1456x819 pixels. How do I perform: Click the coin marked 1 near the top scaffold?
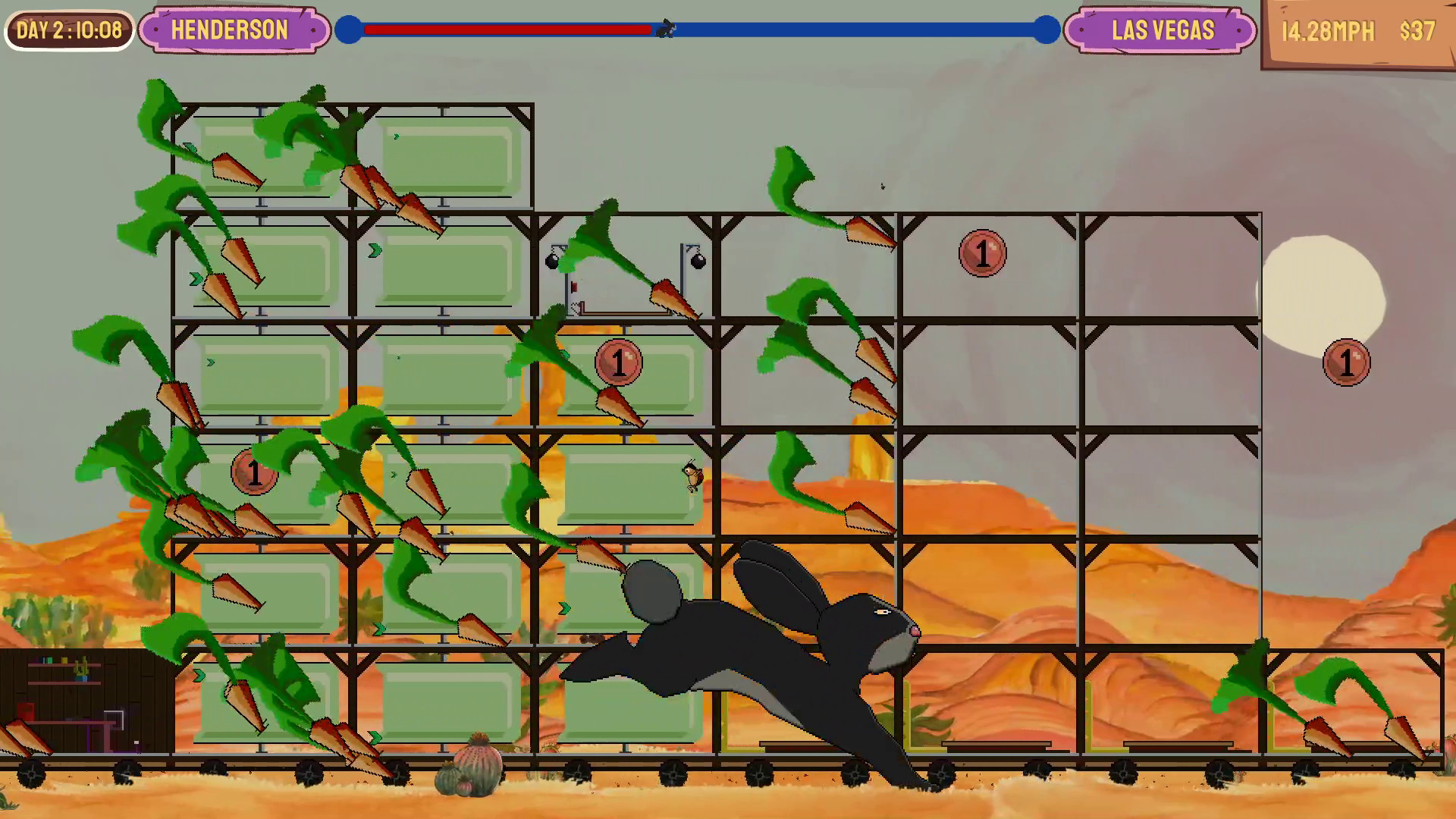click(x=983, y=253)
